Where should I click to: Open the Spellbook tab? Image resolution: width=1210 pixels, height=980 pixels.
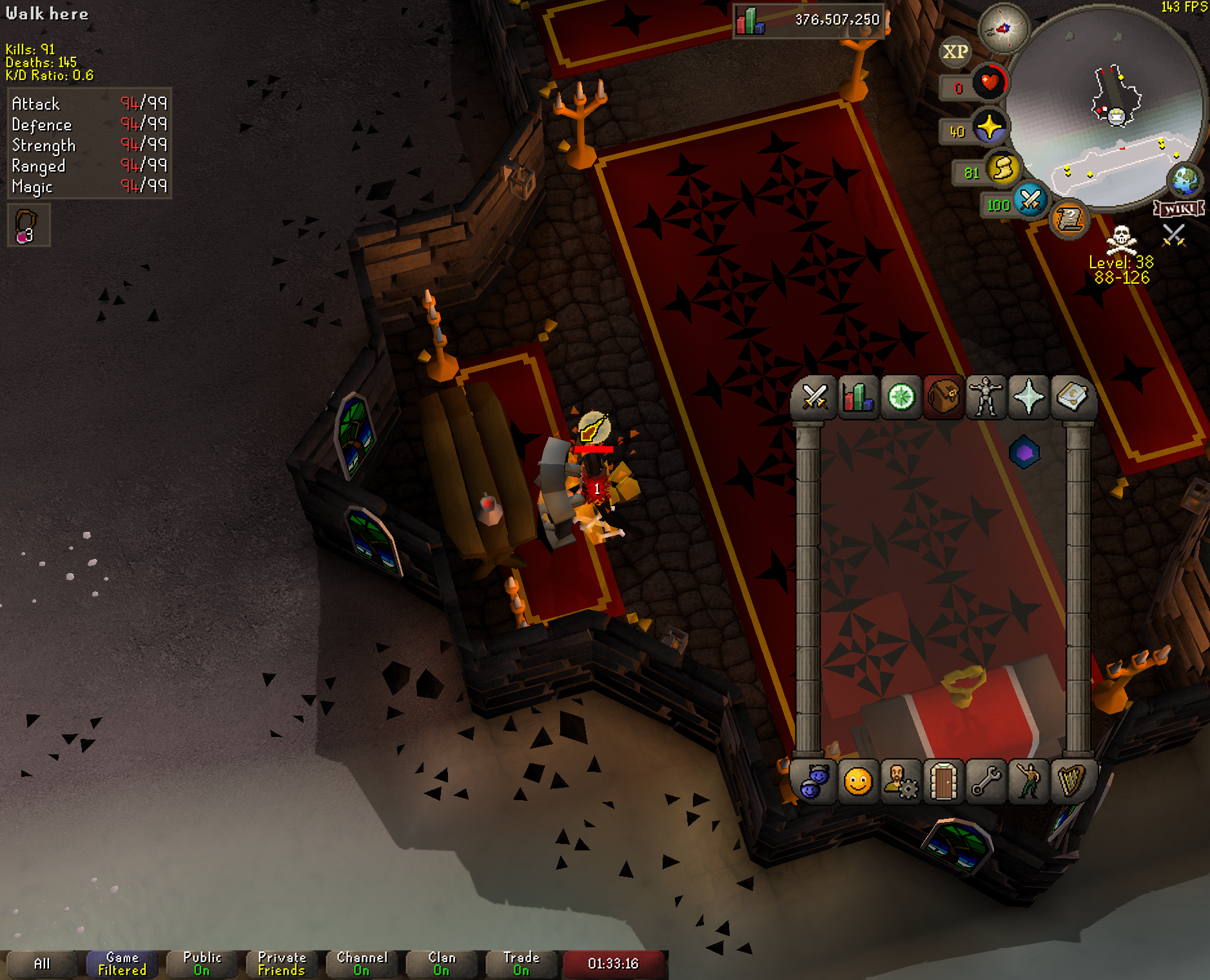click(1071, 397)
